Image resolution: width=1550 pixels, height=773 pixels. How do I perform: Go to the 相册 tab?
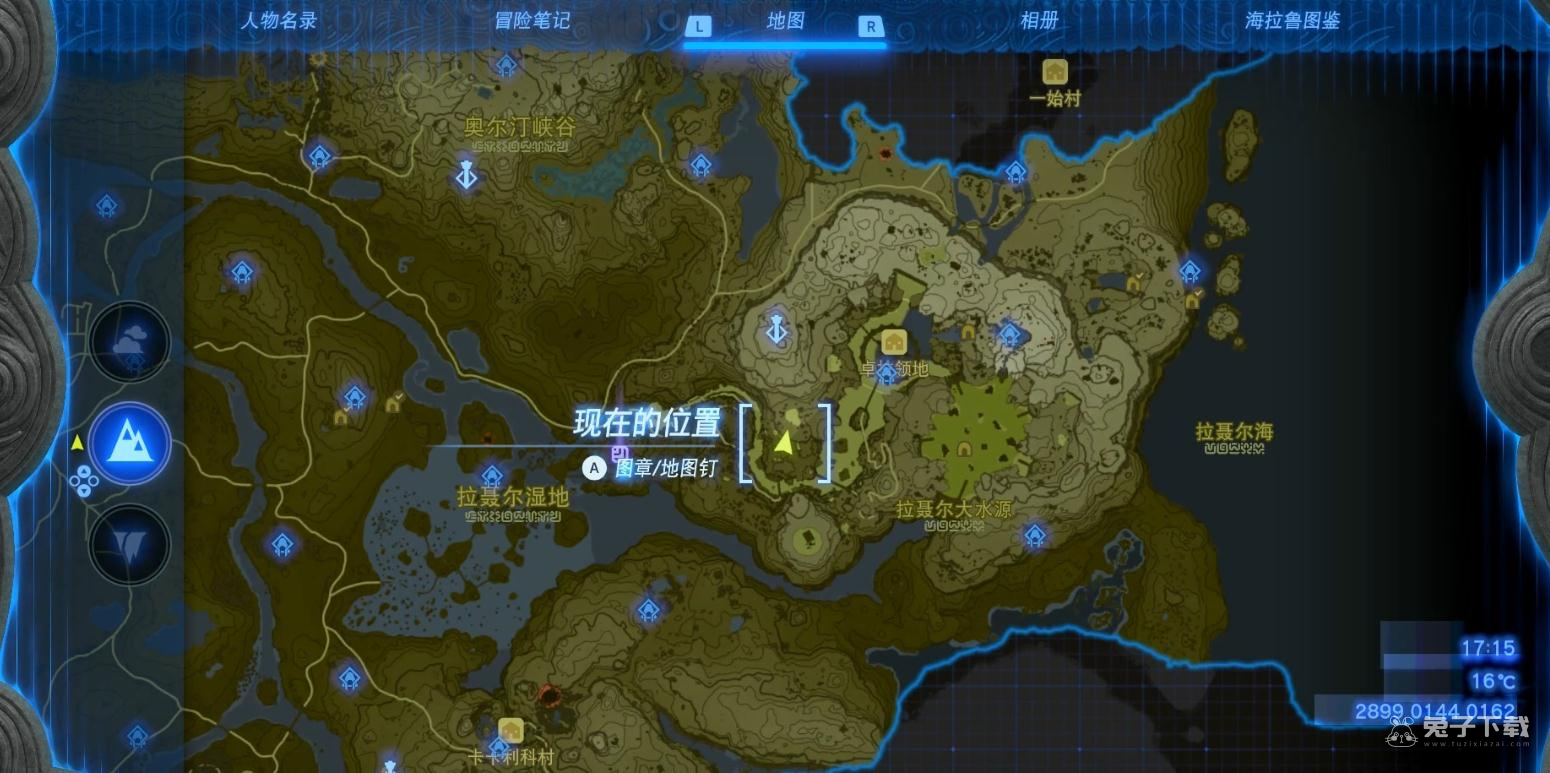1039,21
